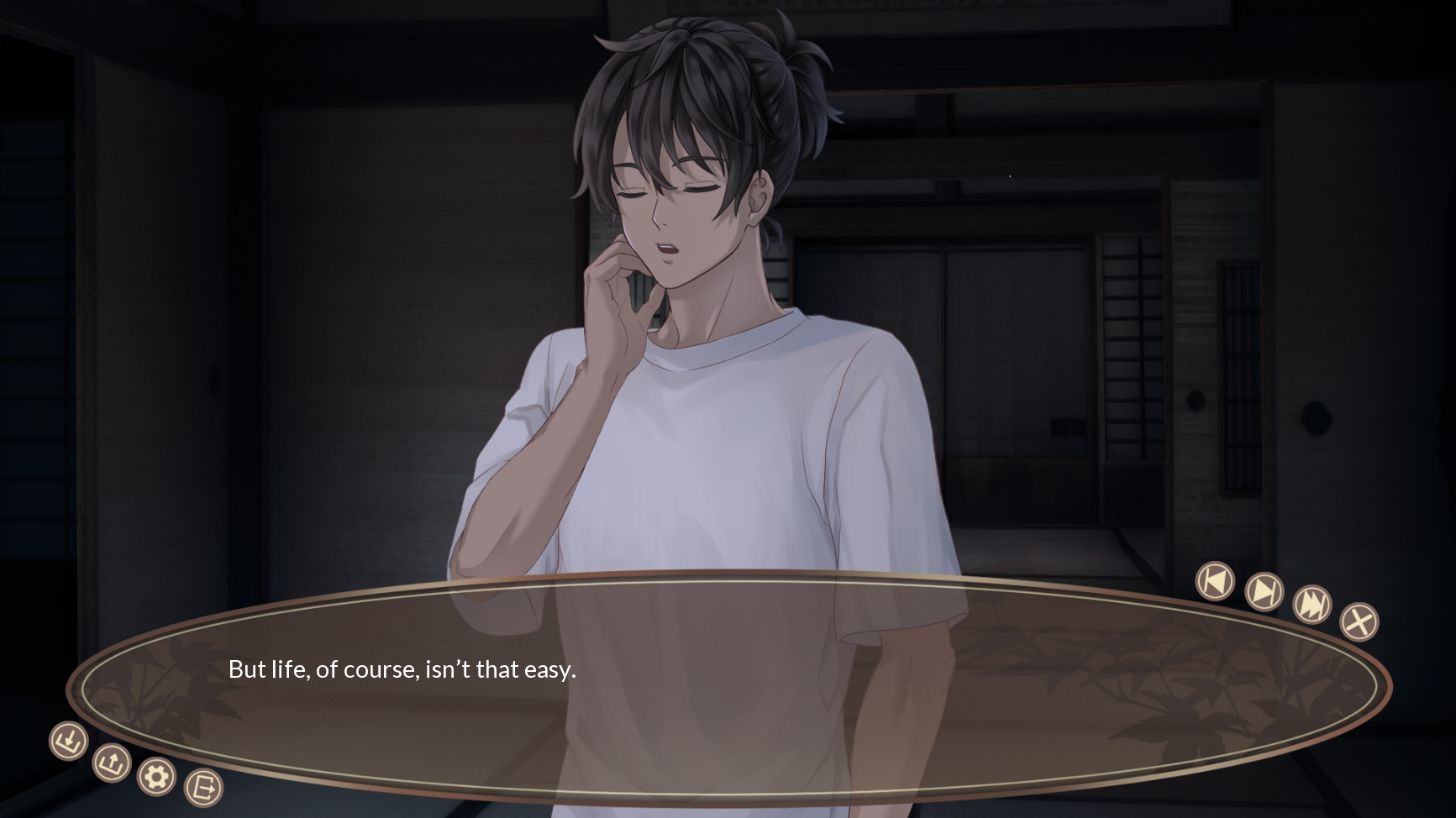The width and height of the screenshot is (1456, 818).
Task: Open the load game menu (up-arrow tray icon)
Action: (112, 763)
